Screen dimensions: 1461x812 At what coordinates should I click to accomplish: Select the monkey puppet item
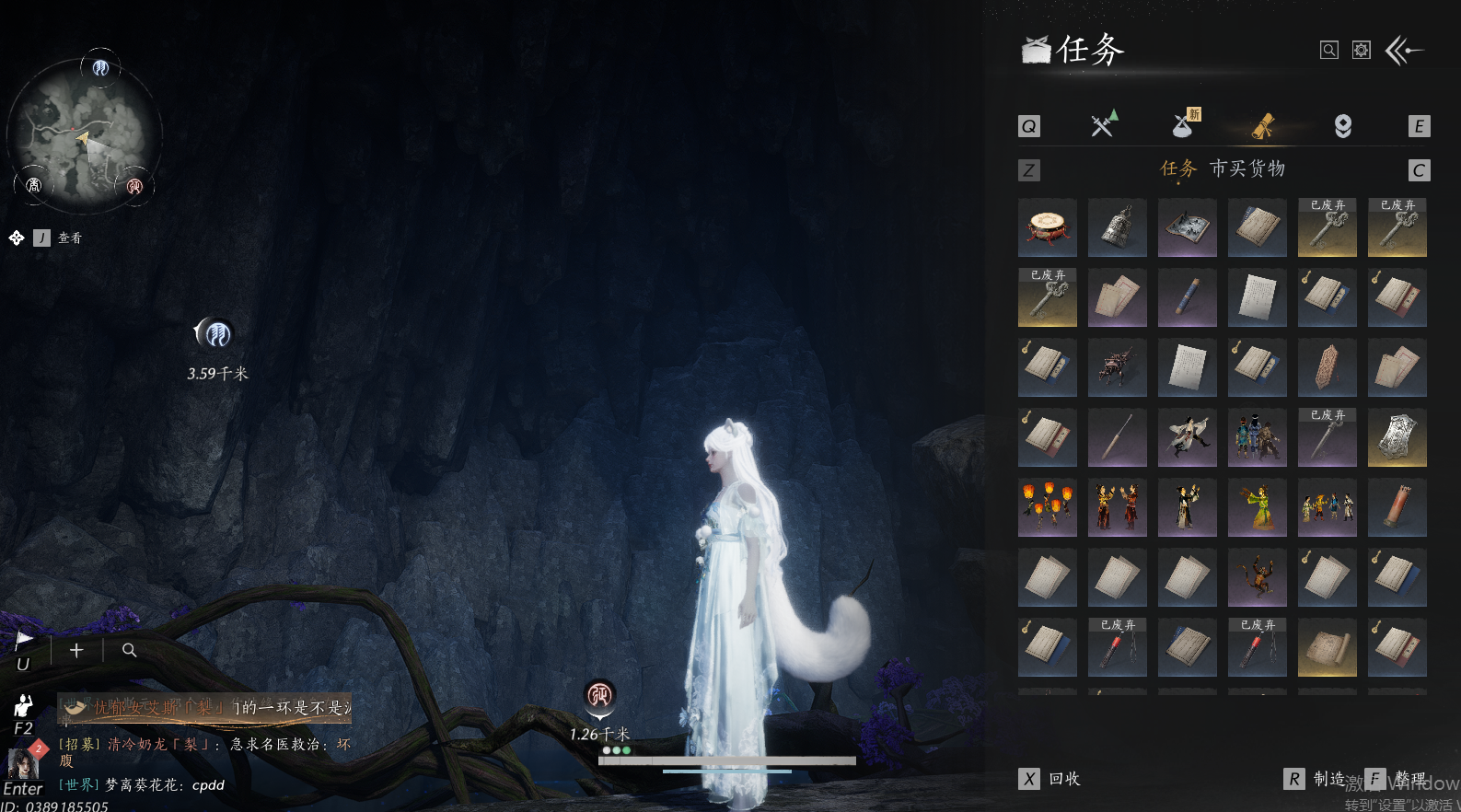(x=1258, y=577)
